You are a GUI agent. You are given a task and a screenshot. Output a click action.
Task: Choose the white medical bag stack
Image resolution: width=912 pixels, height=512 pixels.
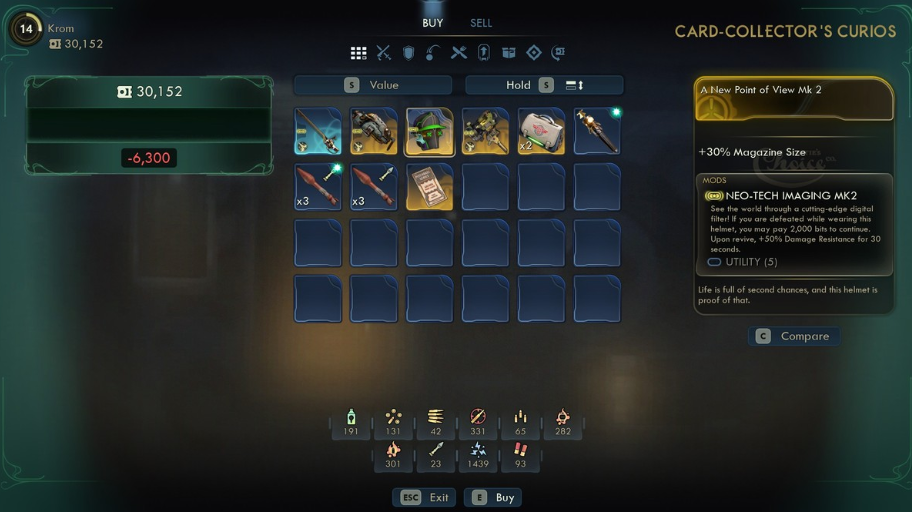[541, 132]
